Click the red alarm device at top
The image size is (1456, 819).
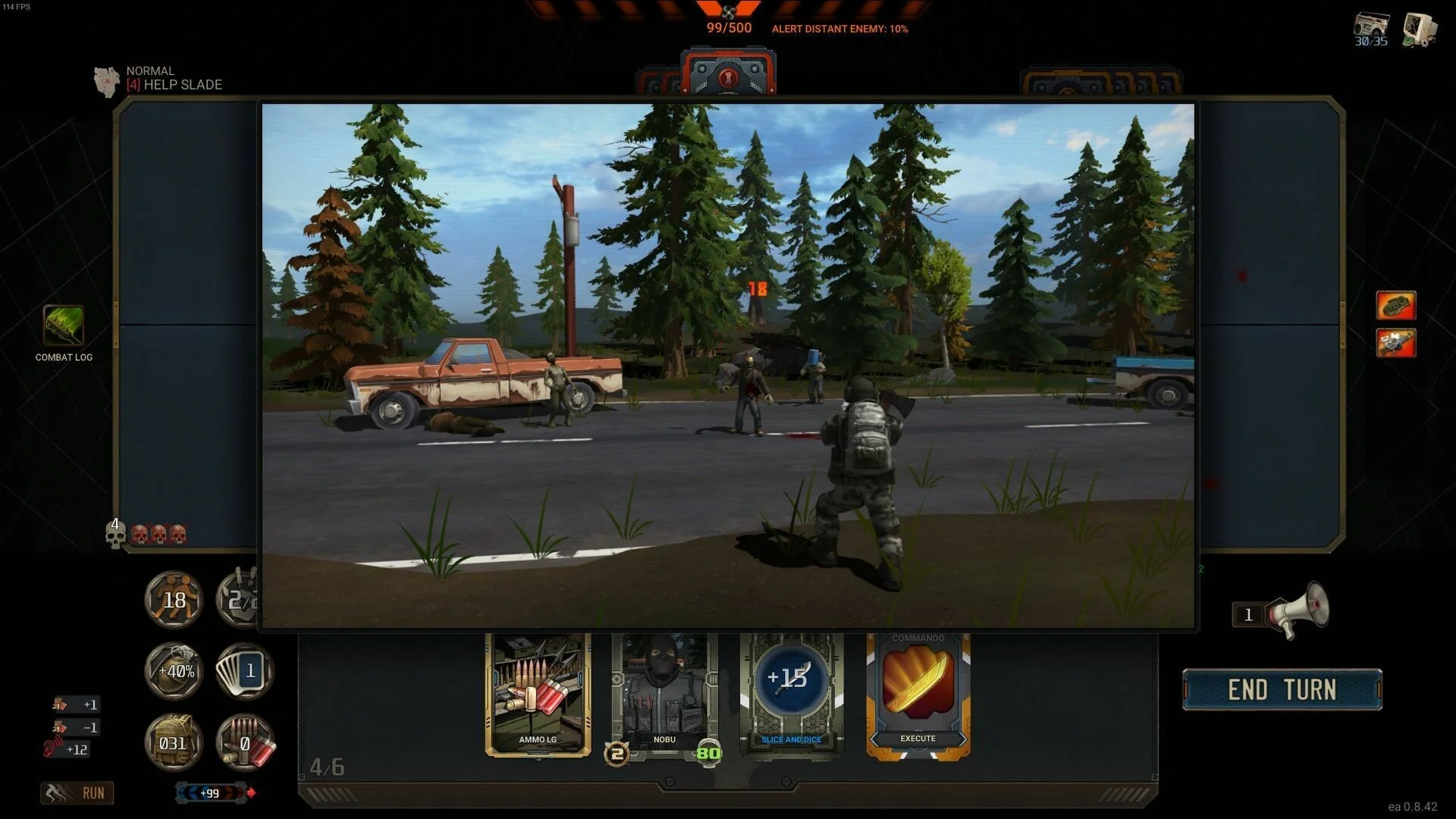tap(728, 74)
